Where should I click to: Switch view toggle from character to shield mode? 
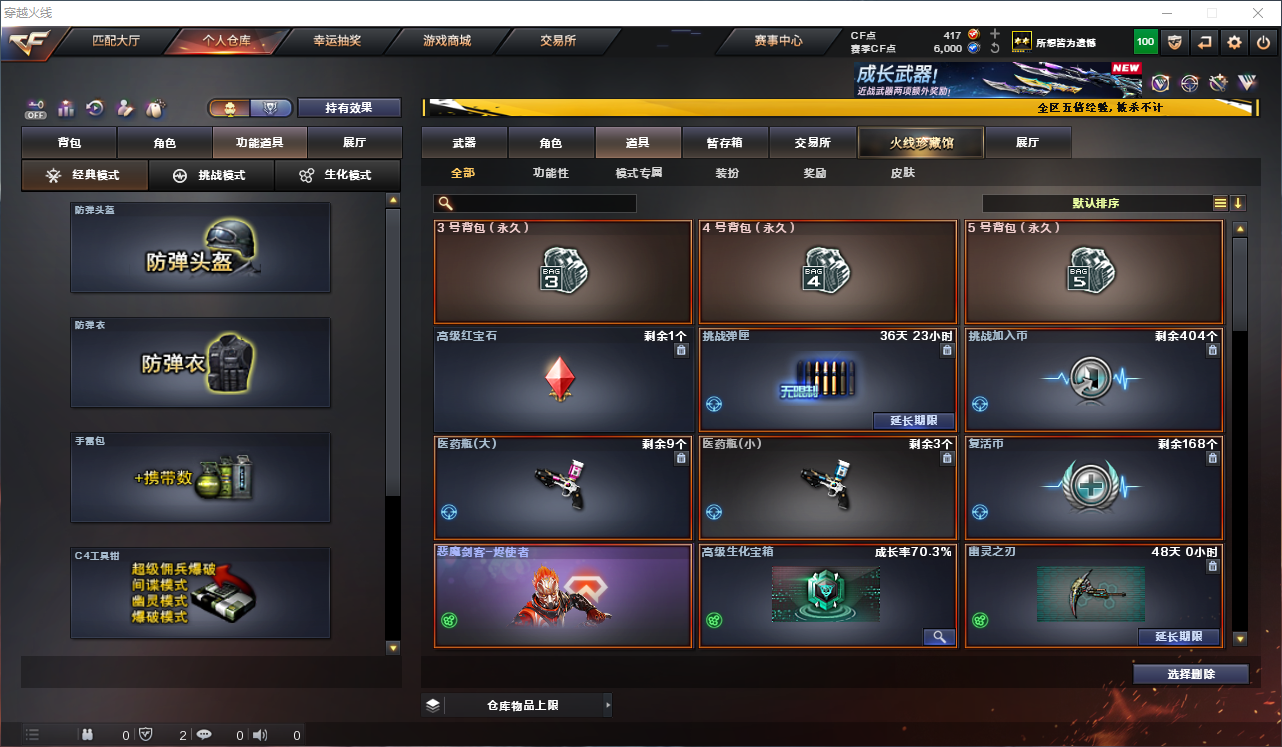[x=268, y=107]
